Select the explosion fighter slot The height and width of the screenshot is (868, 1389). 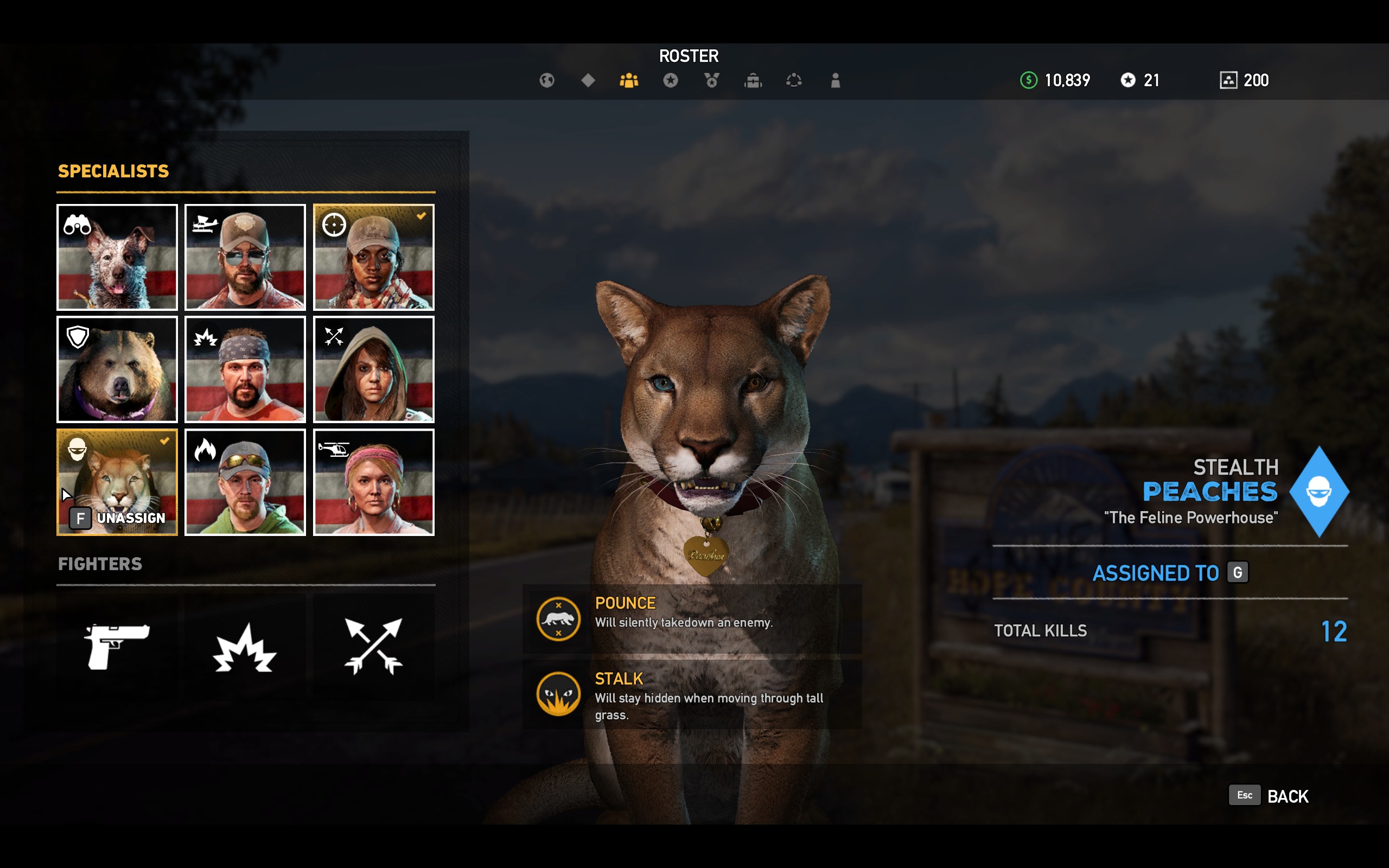[245, 647]
